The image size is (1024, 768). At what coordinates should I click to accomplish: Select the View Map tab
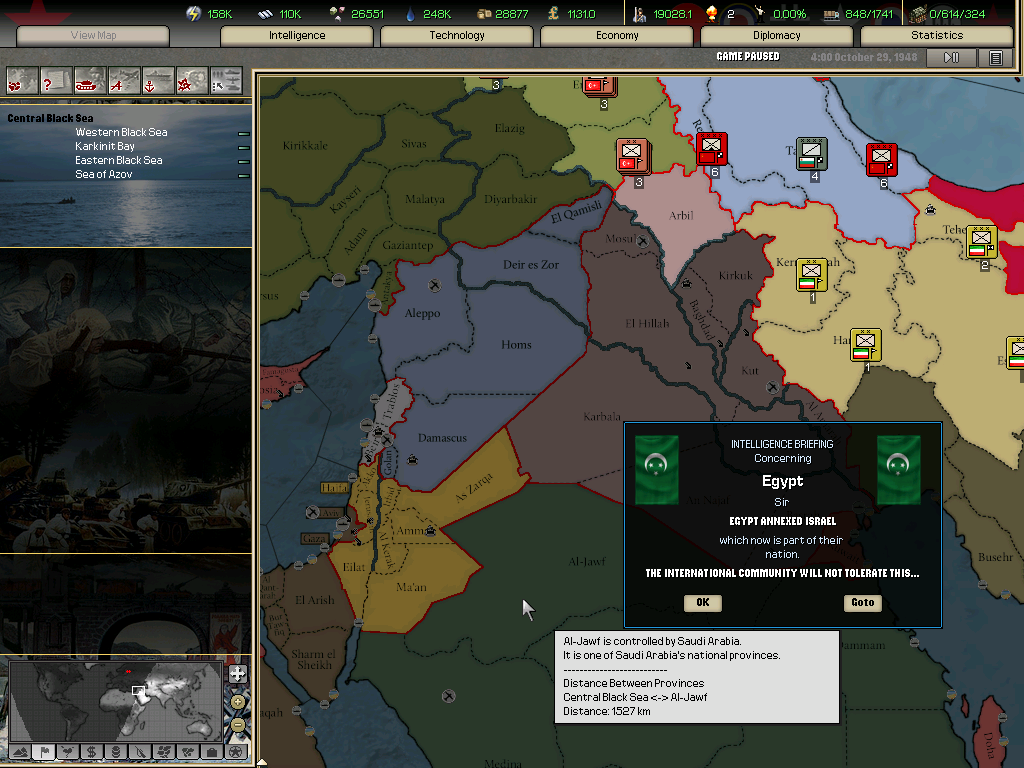tap(94, 36)
